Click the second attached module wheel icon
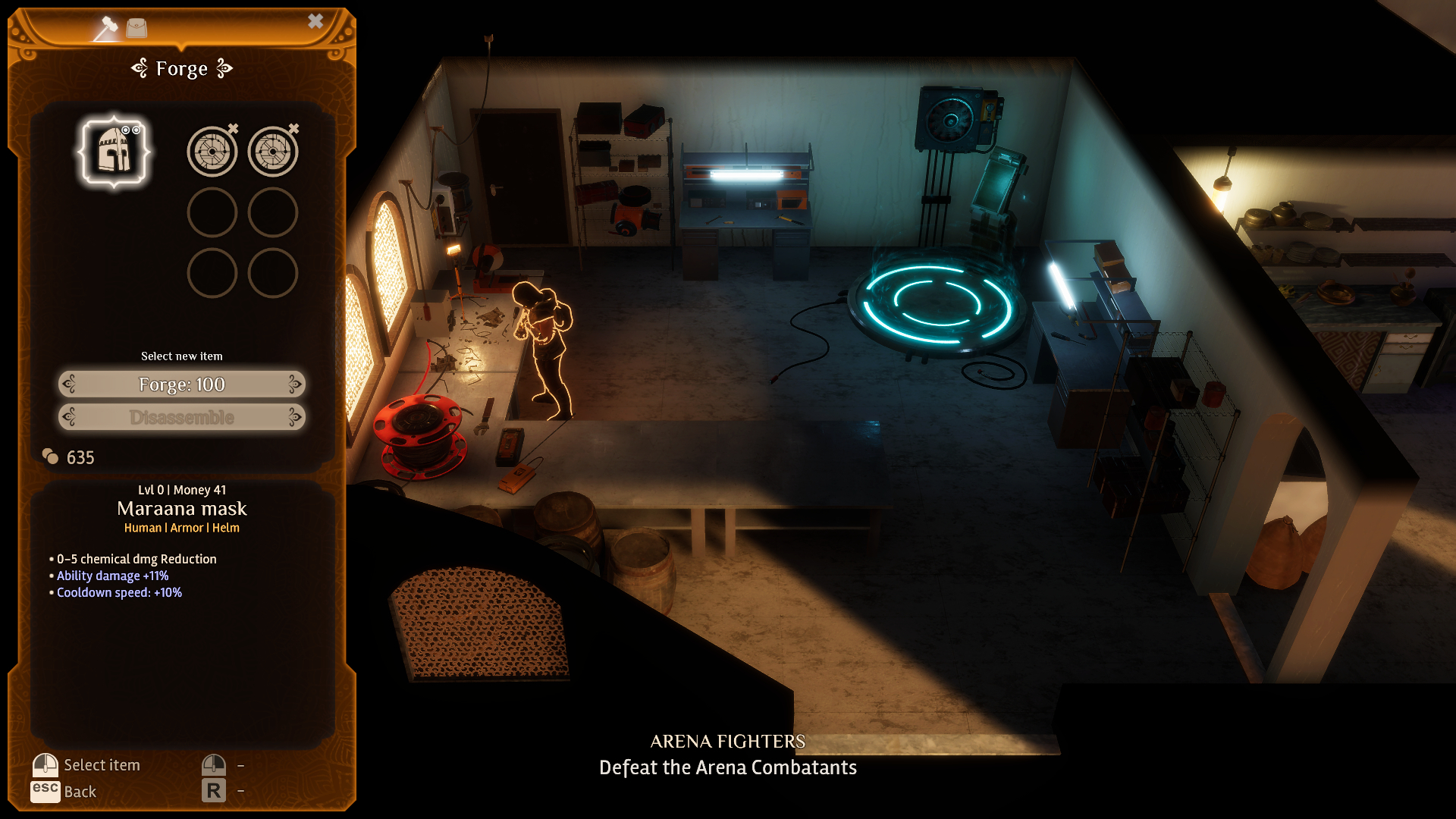Screen dimensions: 1456x819 pyautogui.click(x=272, y=151)
